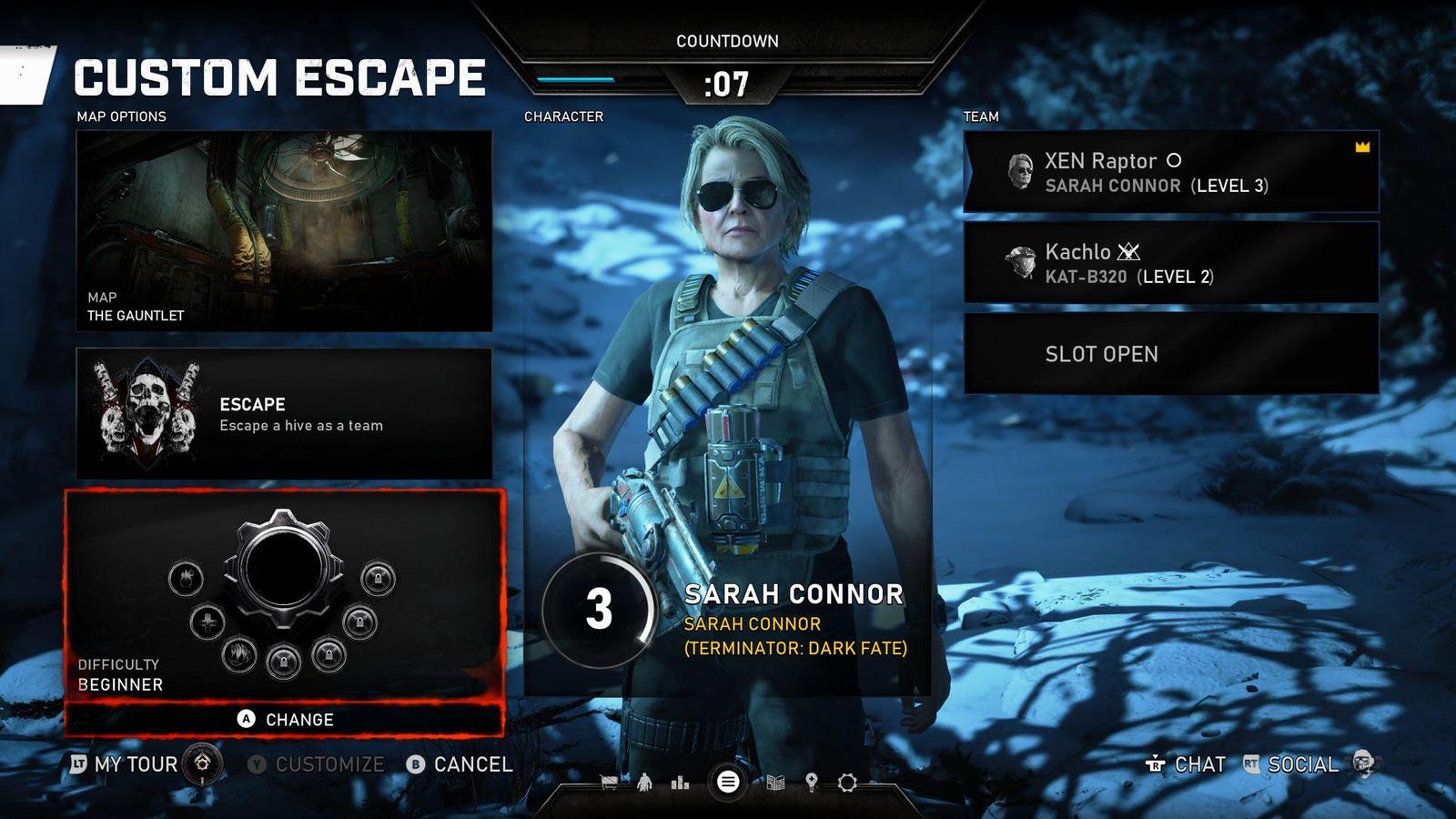
Task: Open the Beginner difficulty panel
Action: click(284, 597)
